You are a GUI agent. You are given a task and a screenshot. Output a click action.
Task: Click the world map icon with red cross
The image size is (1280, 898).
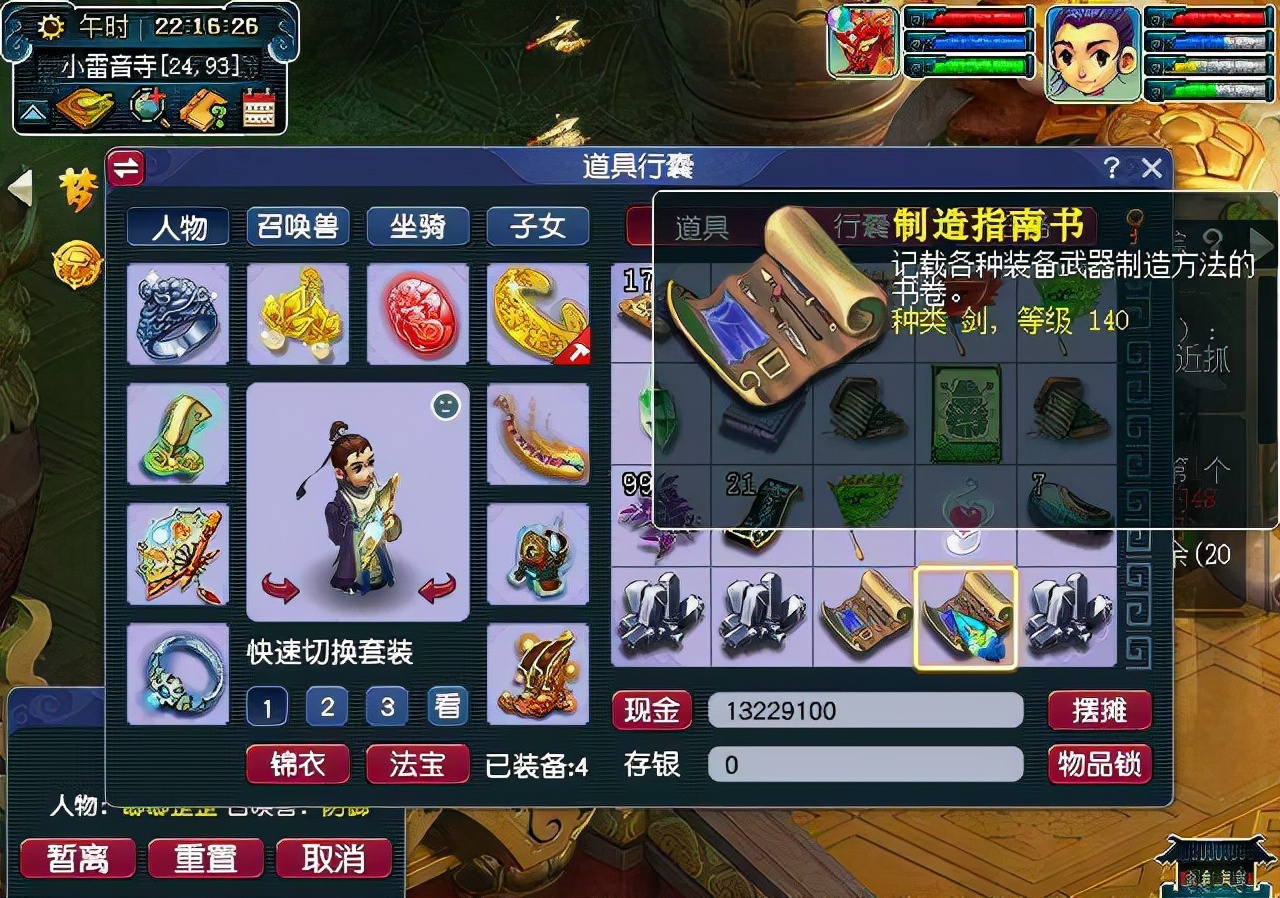click(x=145, y=107)
